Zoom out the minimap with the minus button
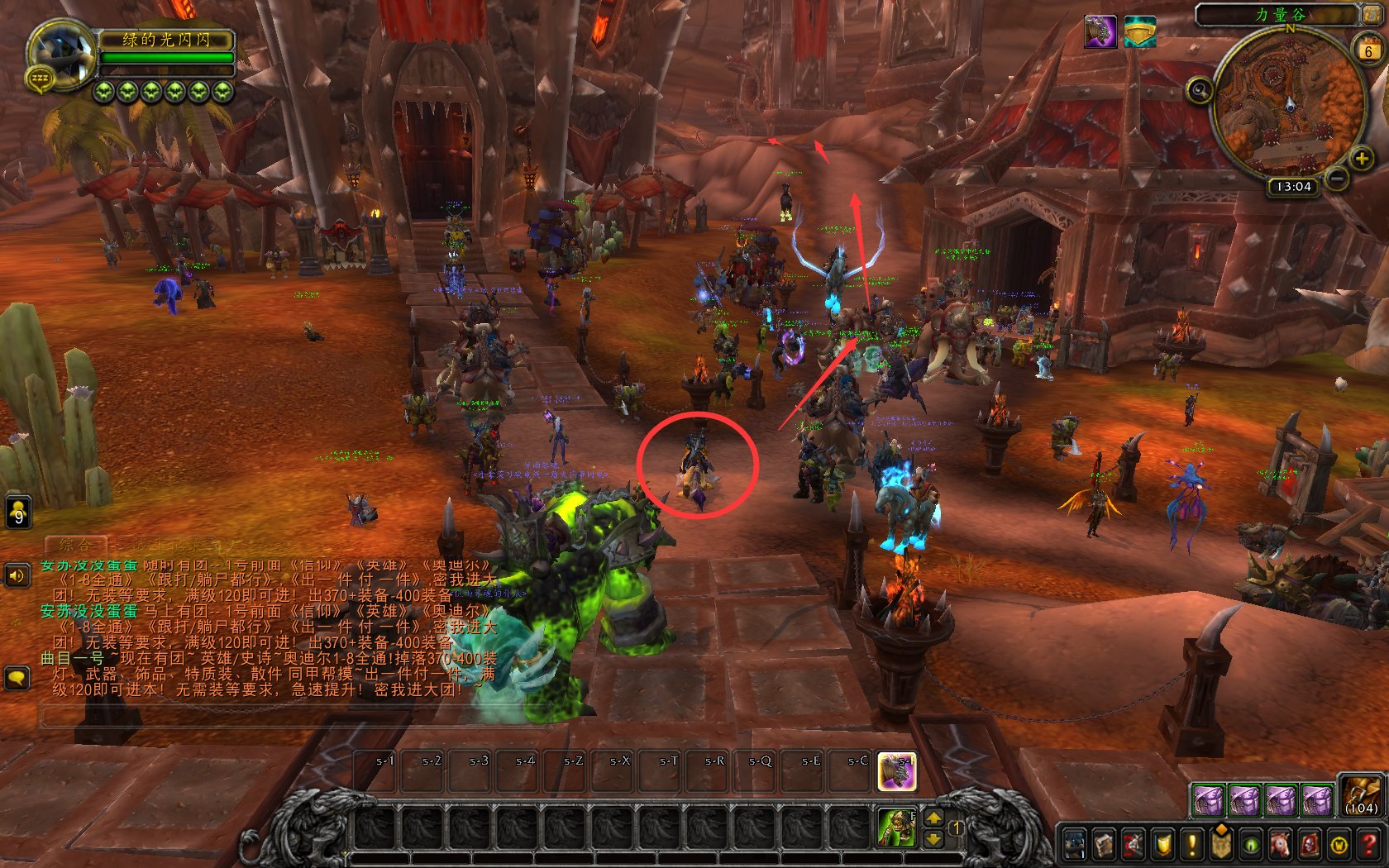This screenshot has height=868, width=1389. 1337,177
